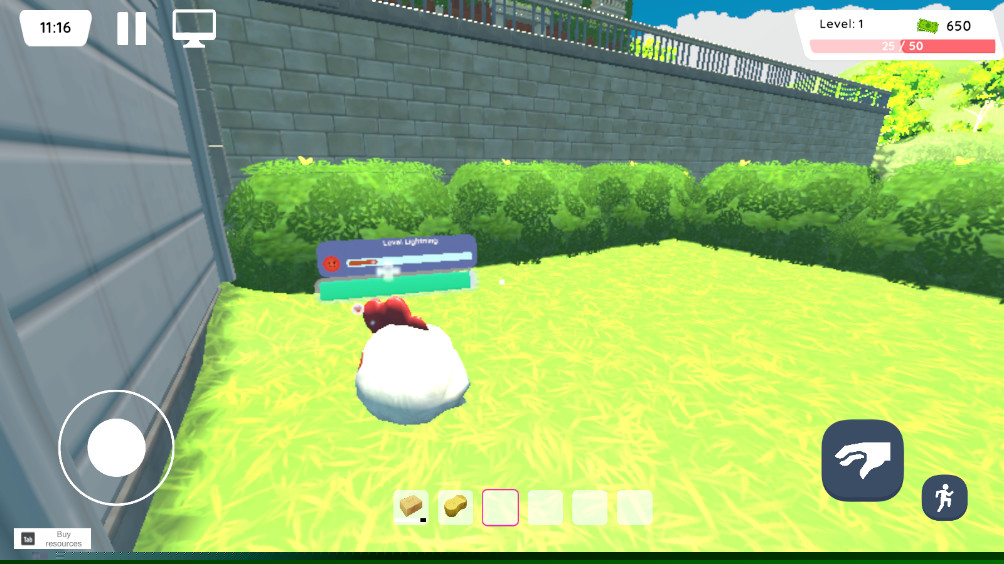Open the Buy resources shop
This screenshot has width=1004, height=564.
pyautogui.click(x=52, y=538)
